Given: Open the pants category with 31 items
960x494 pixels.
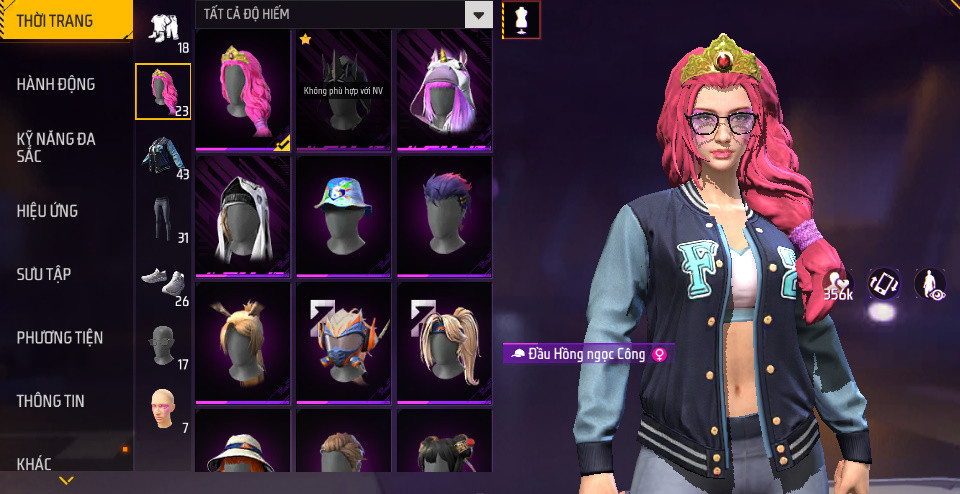Looking at the screenshot, I should tap(162, 219).
